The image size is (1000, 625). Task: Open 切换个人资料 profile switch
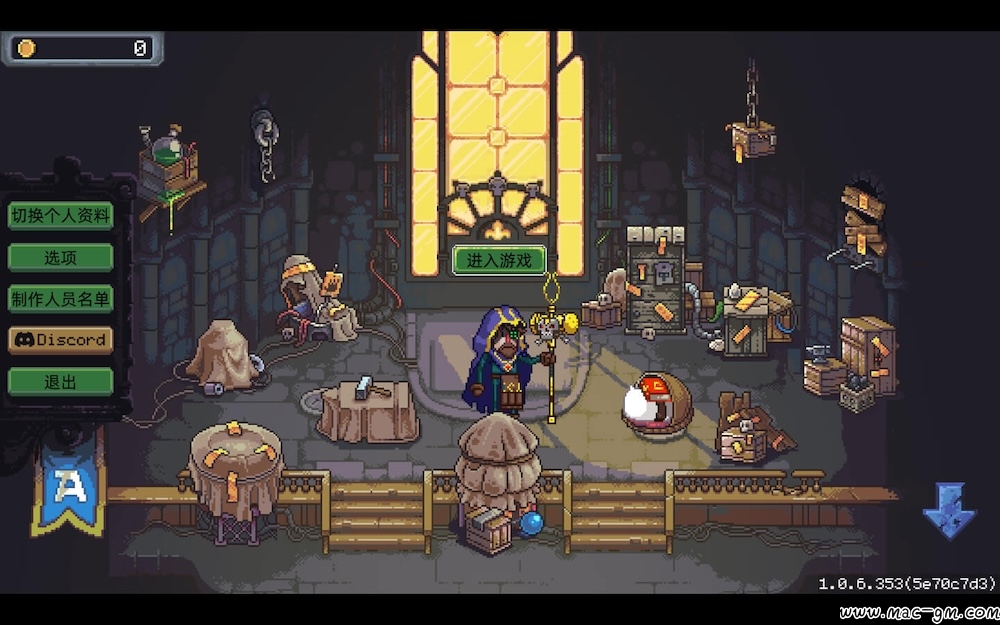click(x=60, y=215)
